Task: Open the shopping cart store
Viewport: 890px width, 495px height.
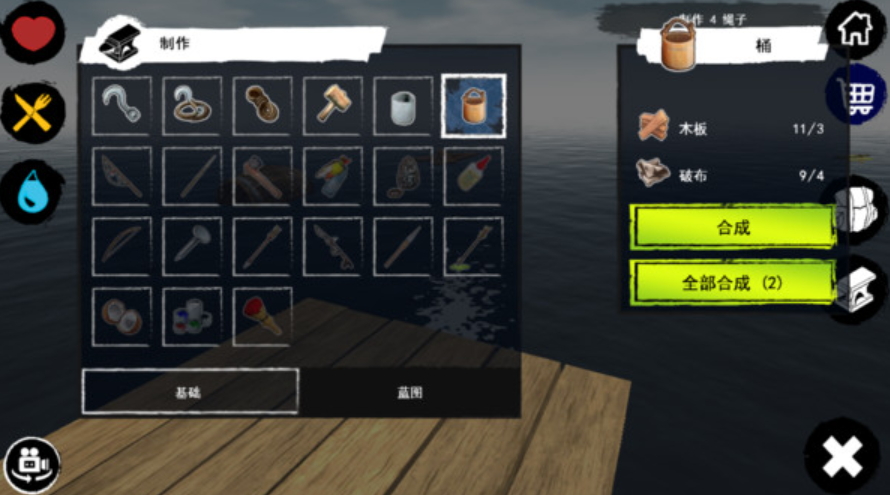Action: 856,97
